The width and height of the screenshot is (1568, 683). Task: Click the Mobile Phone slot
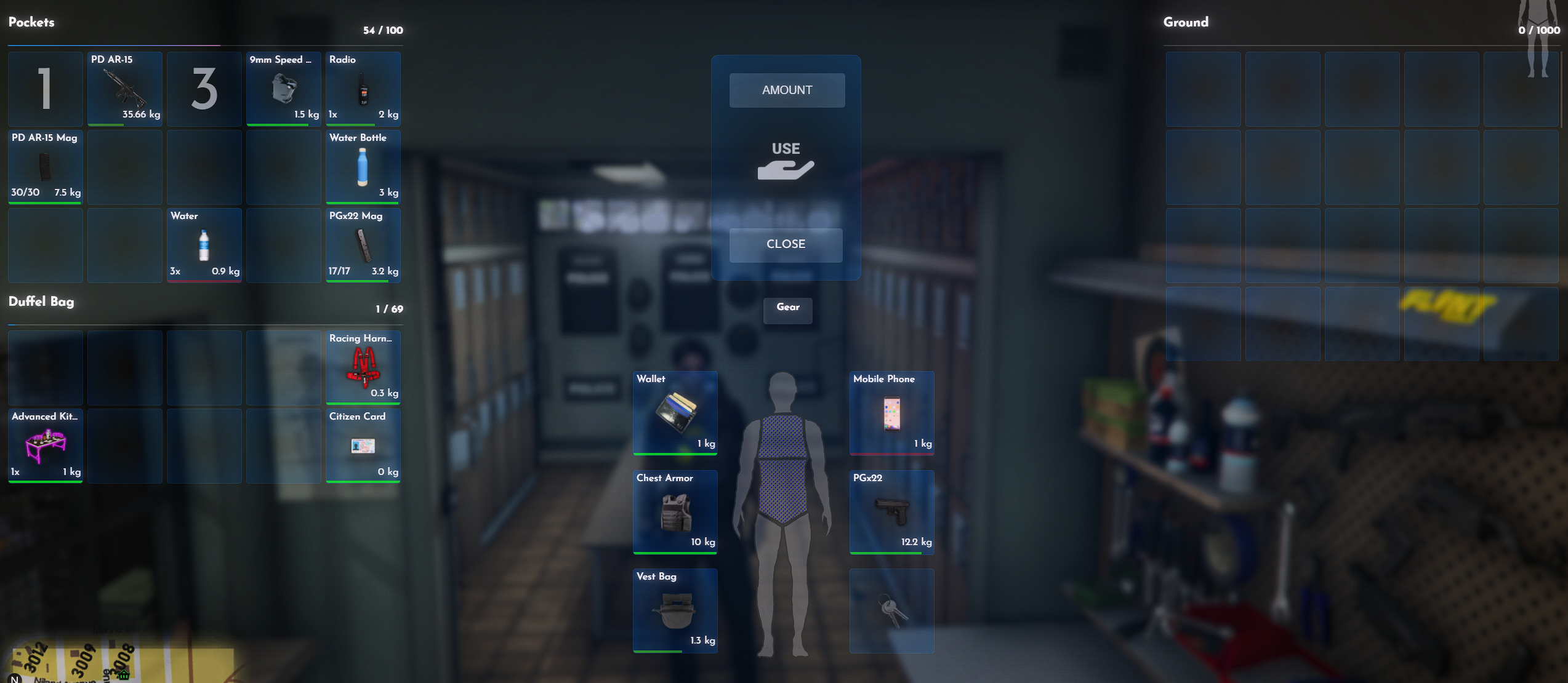pos(891,413)
